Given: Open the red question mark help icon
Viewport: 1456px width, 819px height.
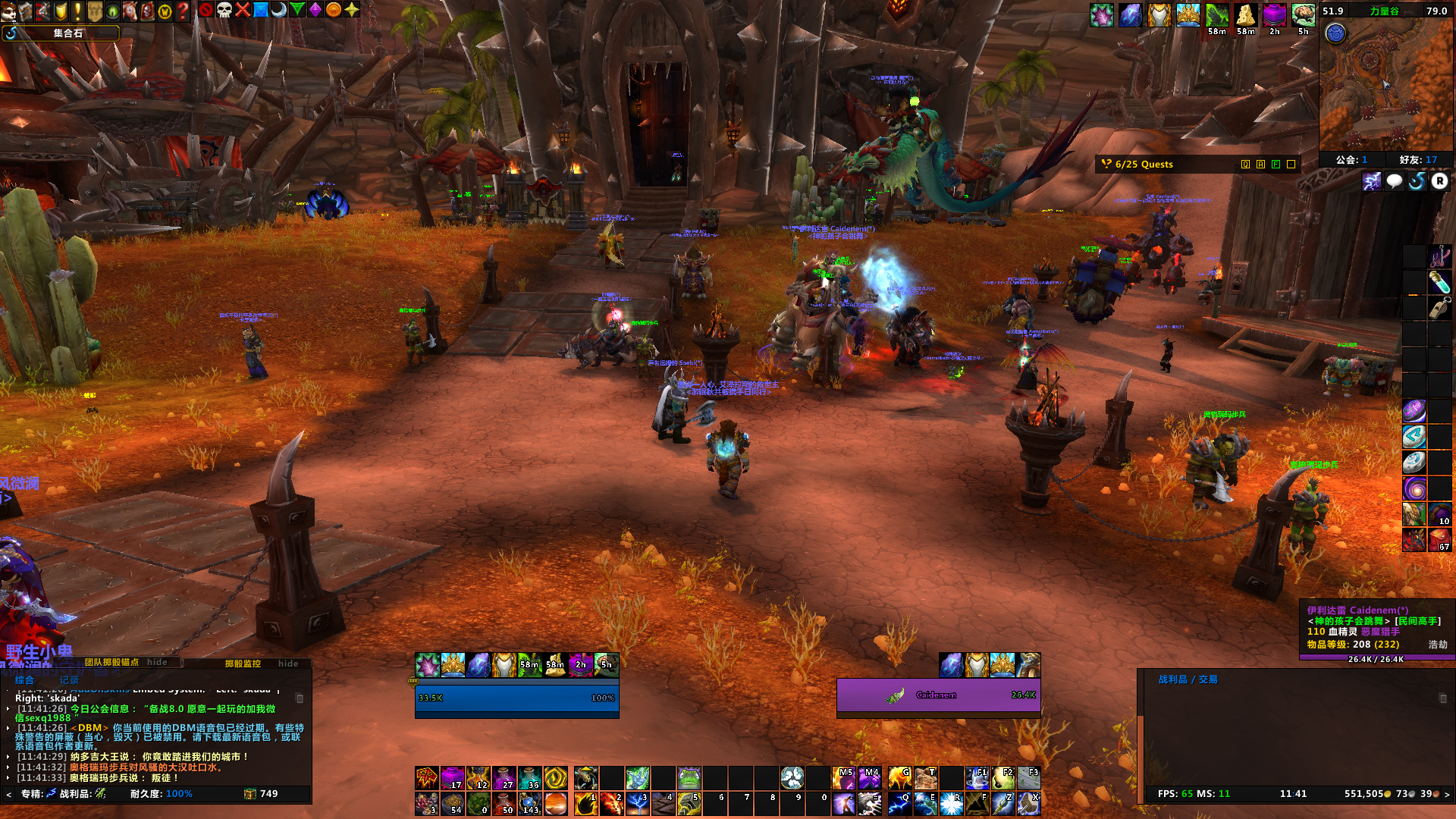Looking at the screenshot, I should point(183,11).
